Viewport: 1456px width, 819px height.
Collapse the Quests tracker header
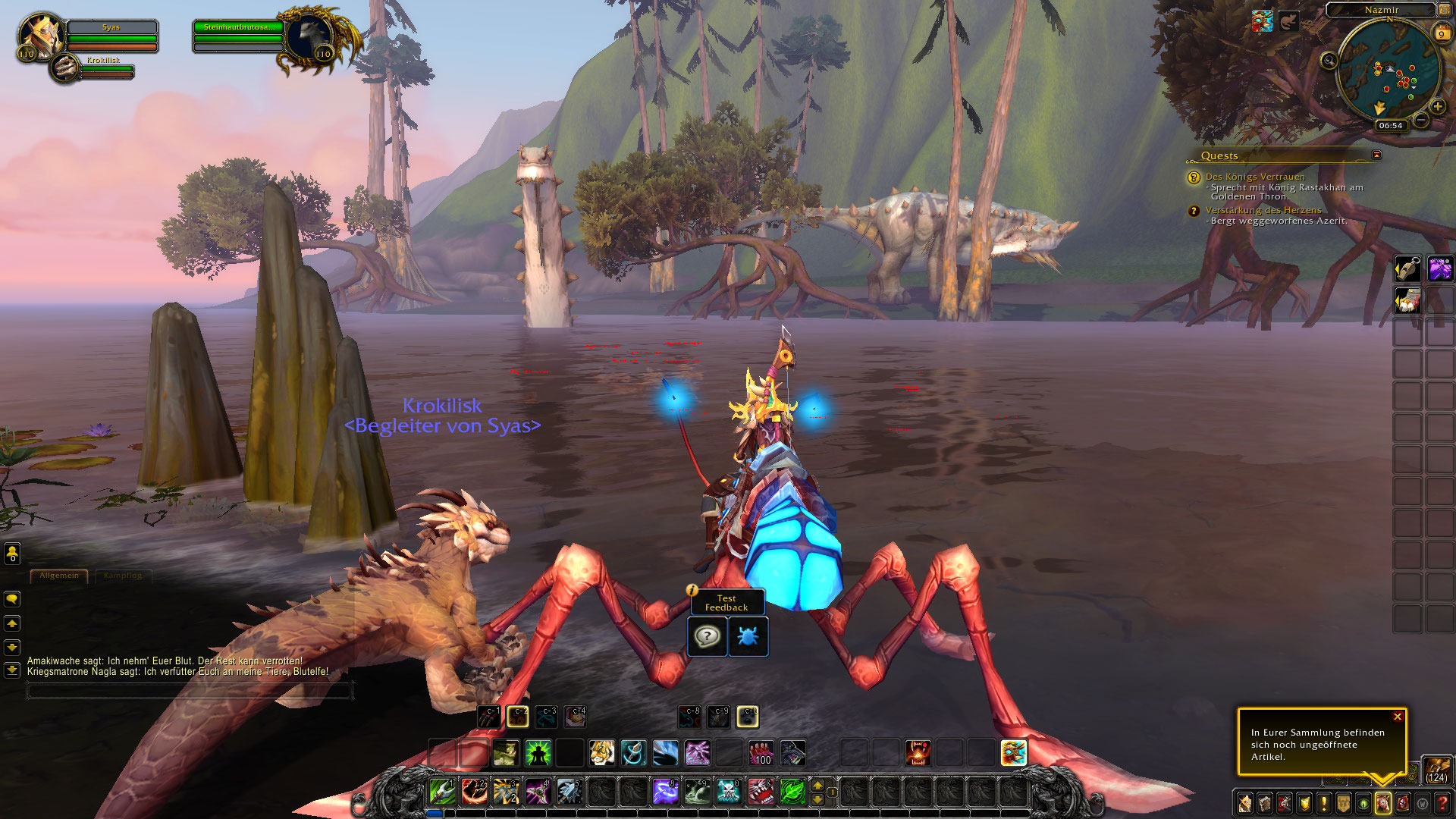click(x=1376, y=155)
